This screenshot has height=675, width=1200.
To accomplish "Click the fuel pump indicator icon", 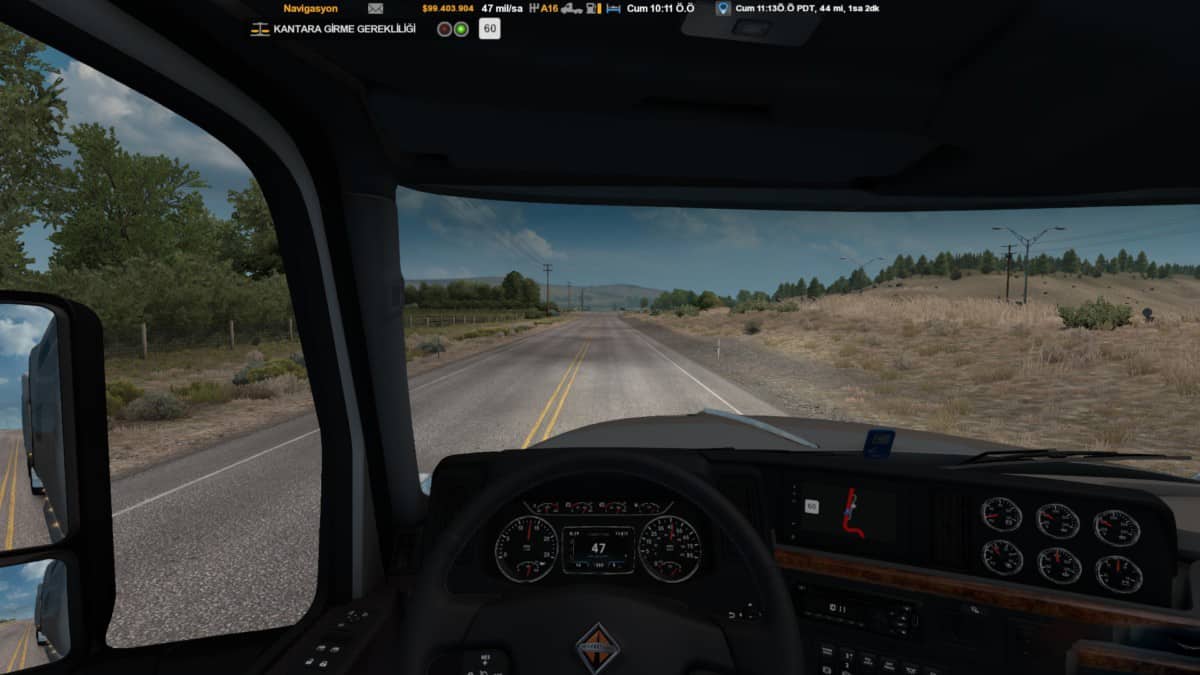I will pyautogui.click(x=593, y=8).
